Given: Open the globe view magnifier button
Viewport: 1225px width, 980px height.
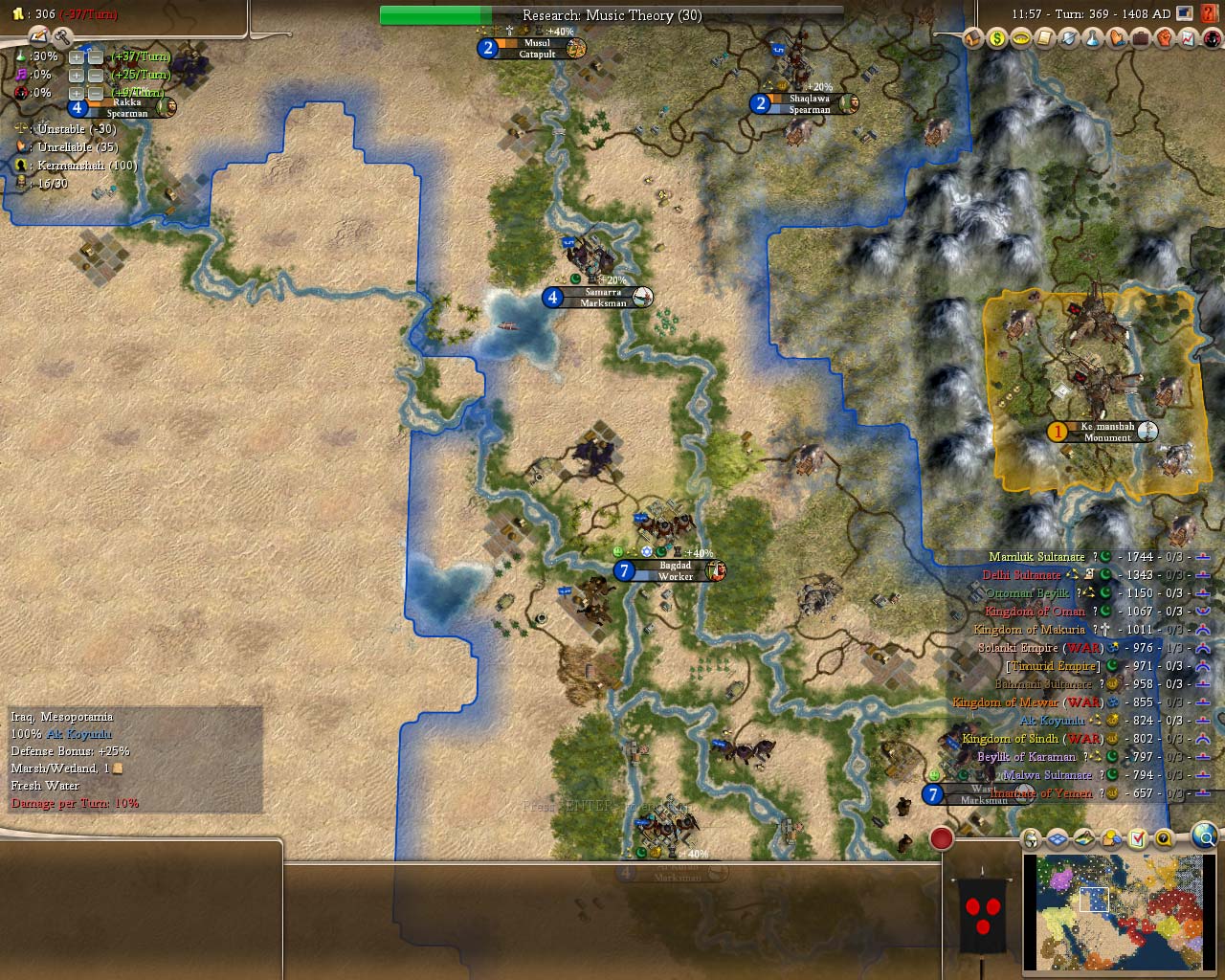Looking at the screenshot, I should pyautogui.click(x=1206, y=838).
